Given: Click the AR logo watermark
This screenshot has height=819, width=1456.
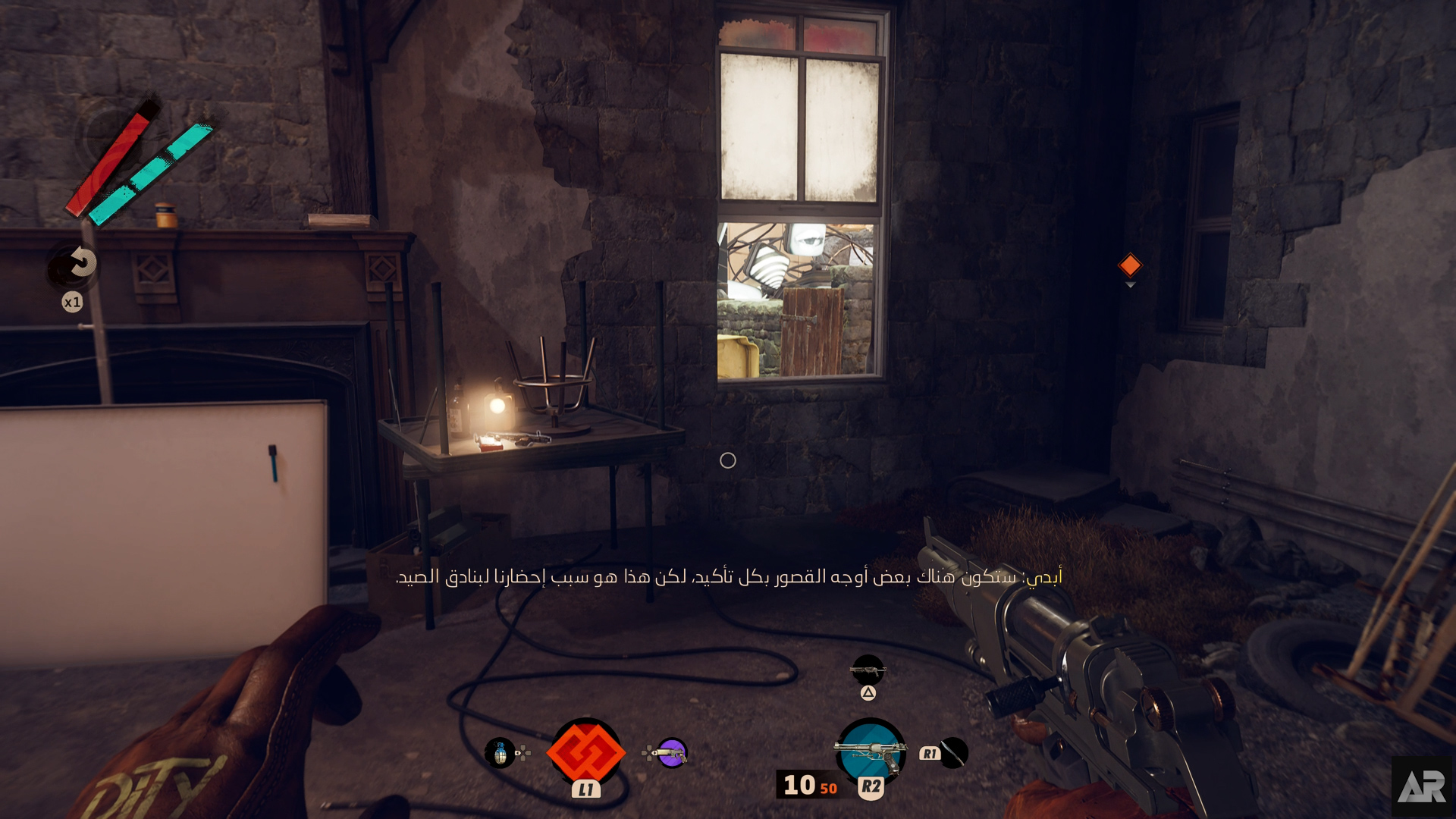Looking at the screenshot, I should click(1422, 787).
